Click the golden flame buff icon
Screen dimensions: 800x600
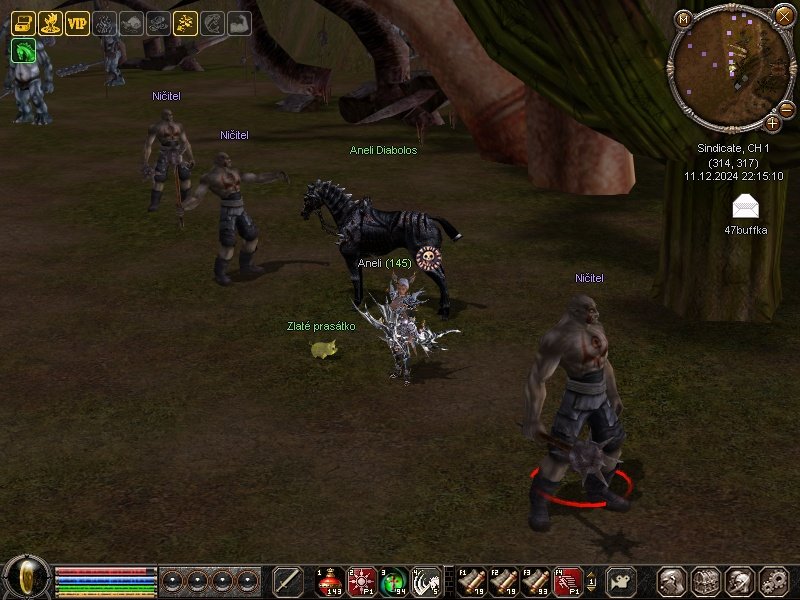coord(50,23)
